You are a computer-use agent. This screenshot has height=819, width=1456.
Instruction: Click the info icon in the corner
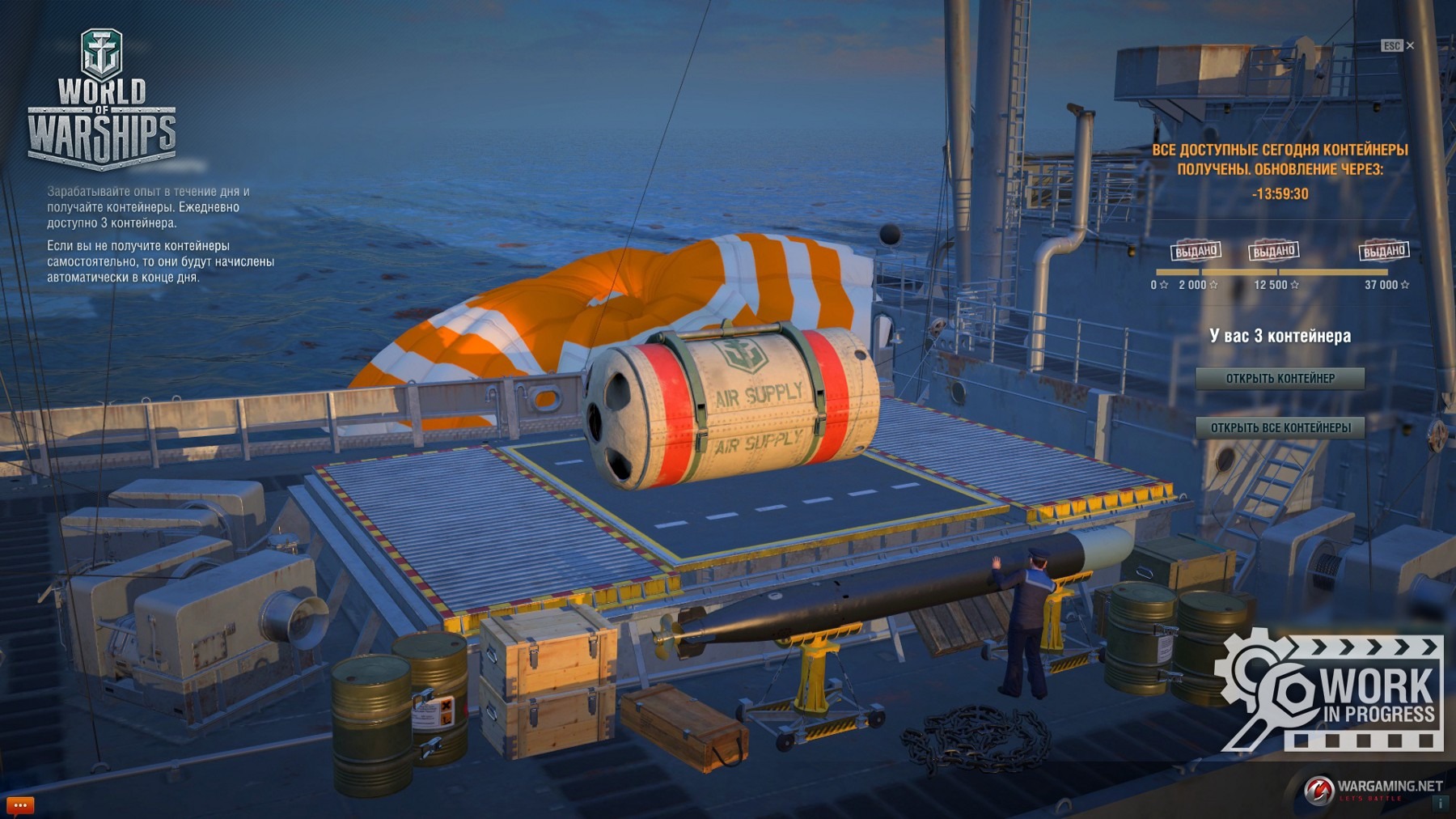[1440, 804]
